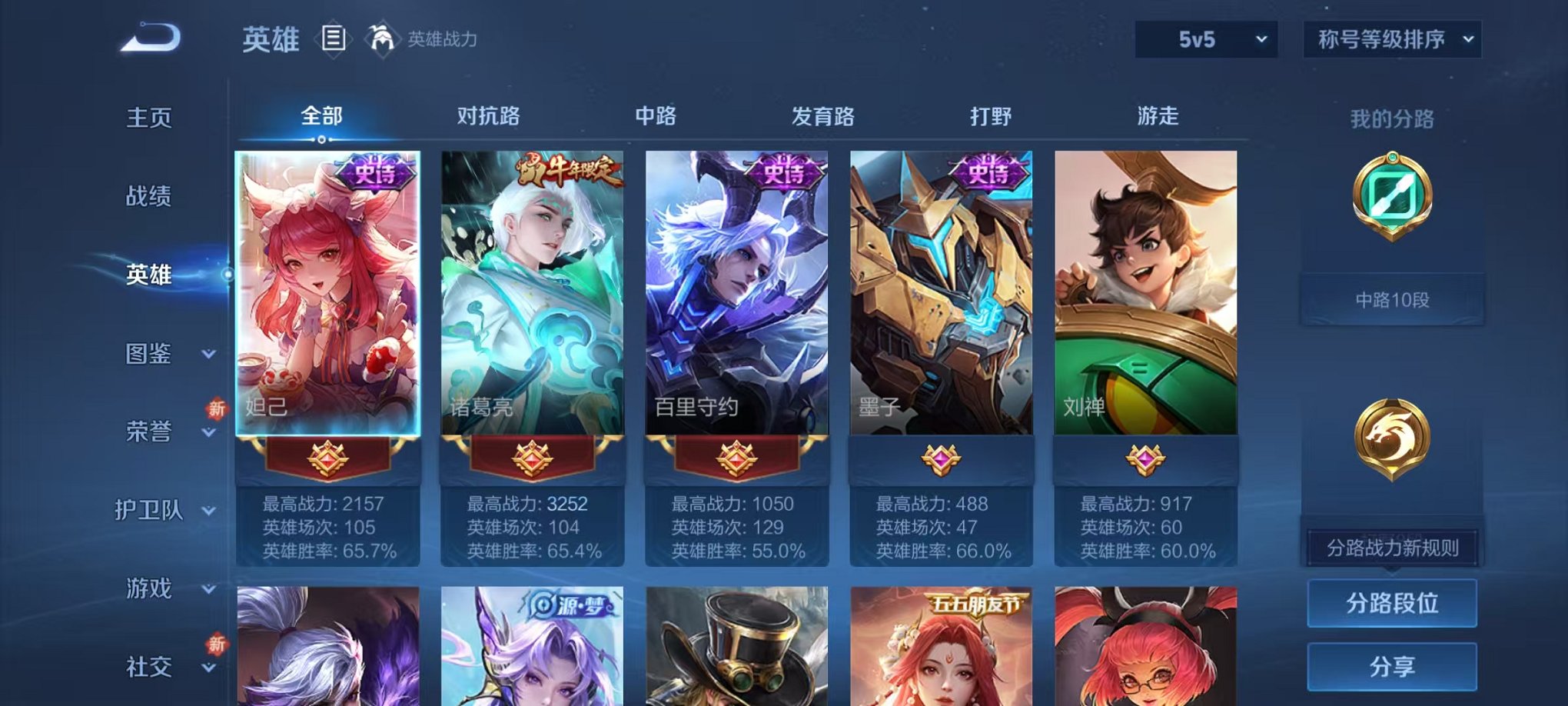Screen dimensions: 1568x706
Task: Click the 英雄战力 helmet icon
Action: (381, 37)
